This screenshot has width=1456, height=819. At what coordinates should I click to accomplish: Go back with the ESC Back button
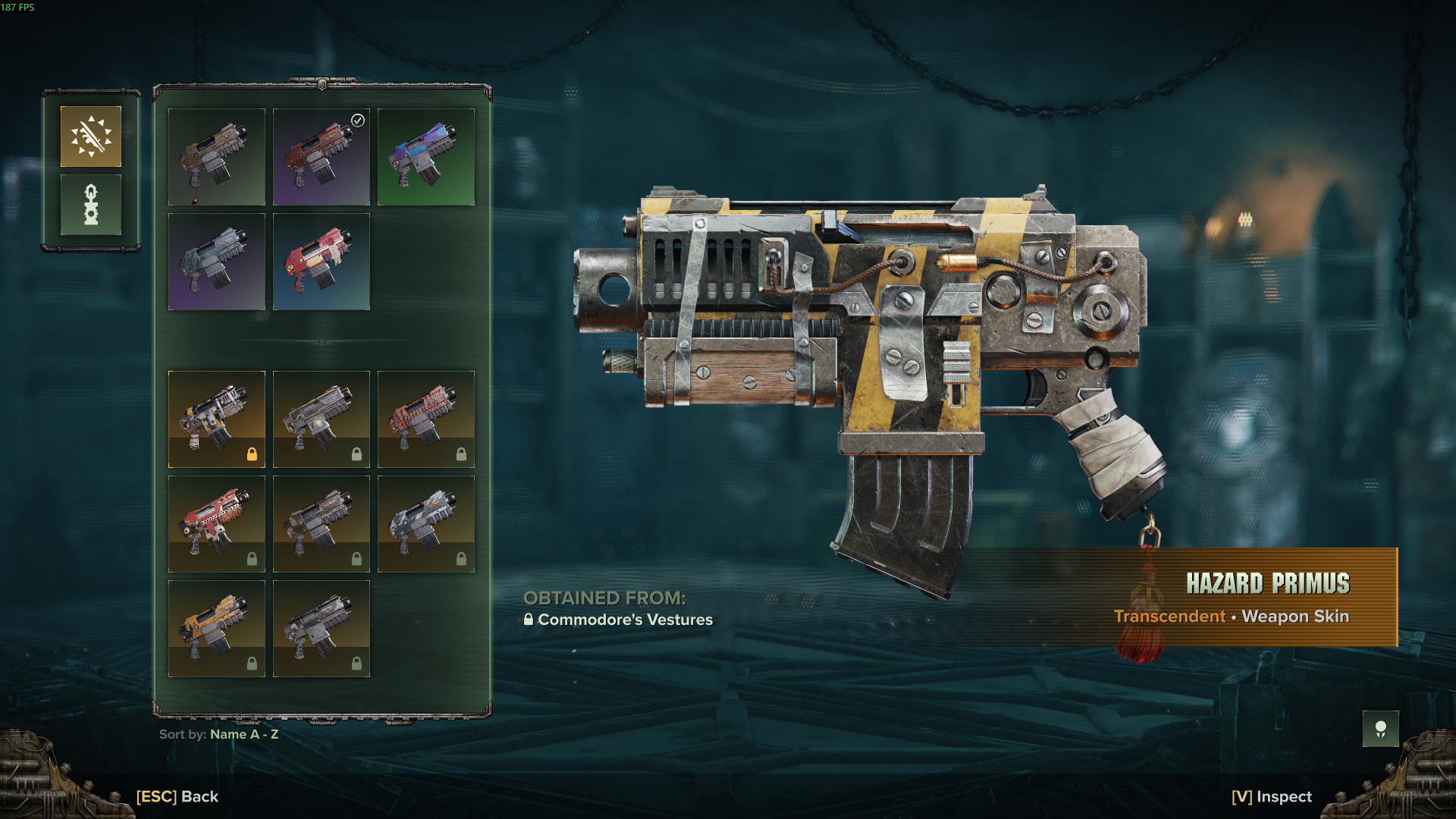pos(177,796)
